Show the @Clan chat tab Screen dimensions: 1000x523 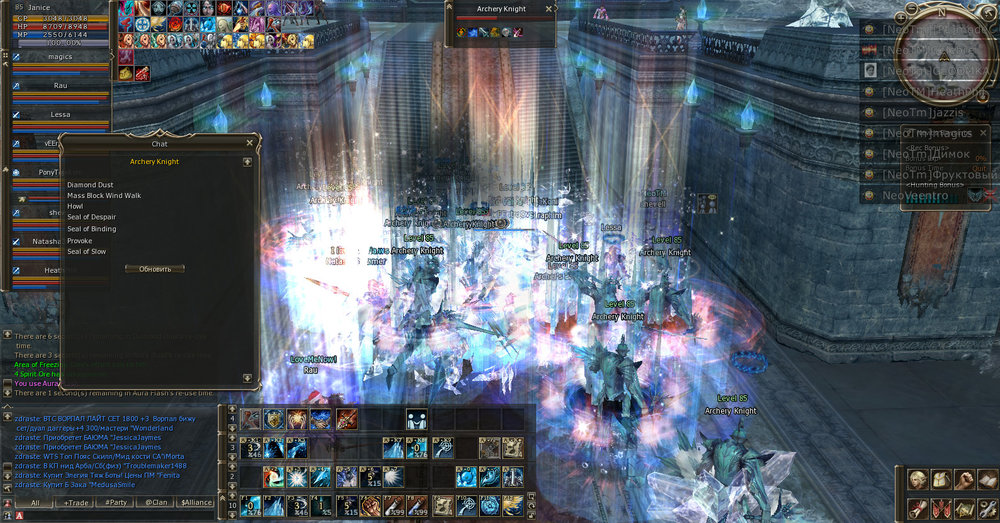(x=156, y=503)
